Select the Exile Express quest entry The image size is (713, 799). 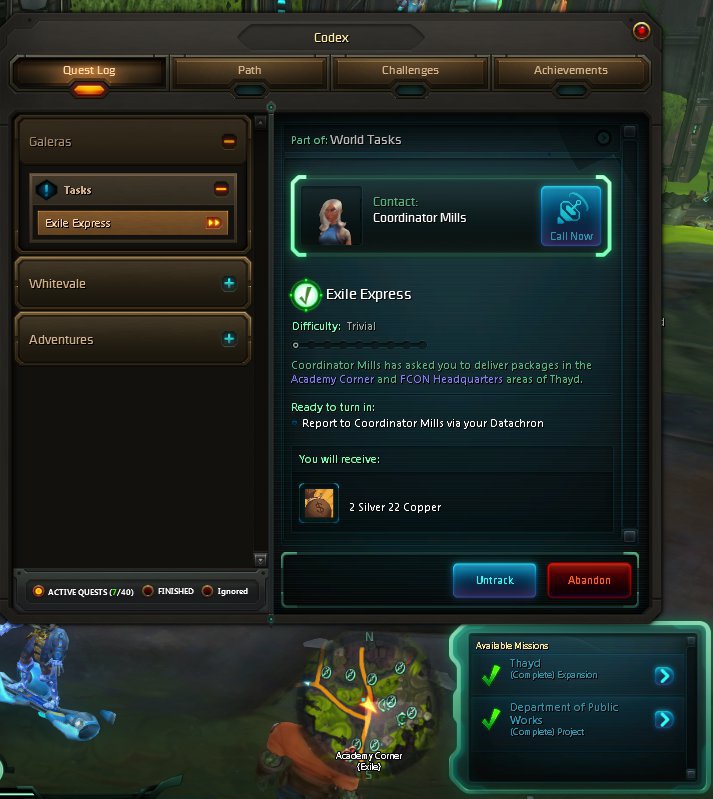[132, 223]
